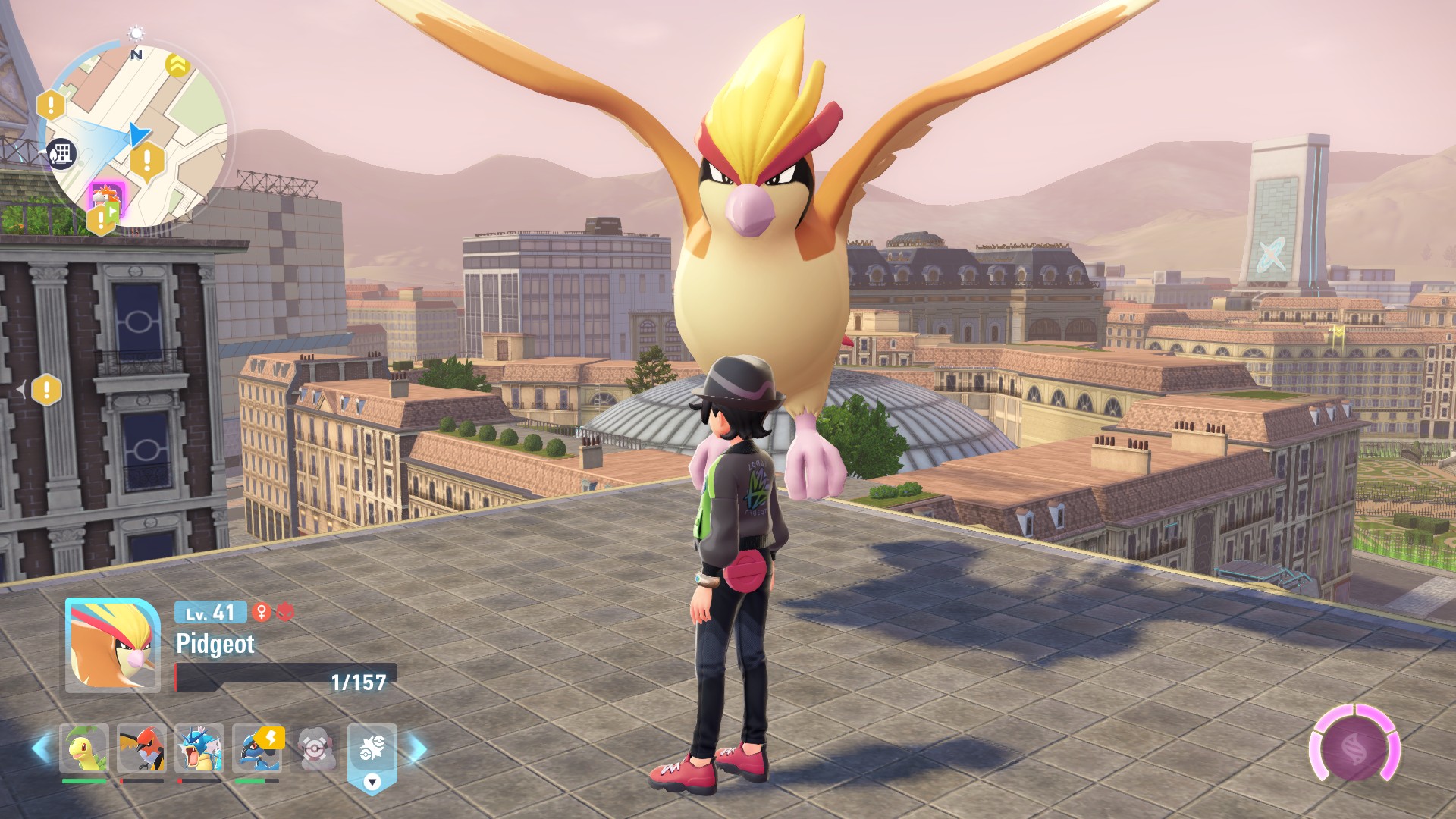Click the Pidgeot portrait in the status panel
This screenshot has width=1456, height=819.
point(112,645)
